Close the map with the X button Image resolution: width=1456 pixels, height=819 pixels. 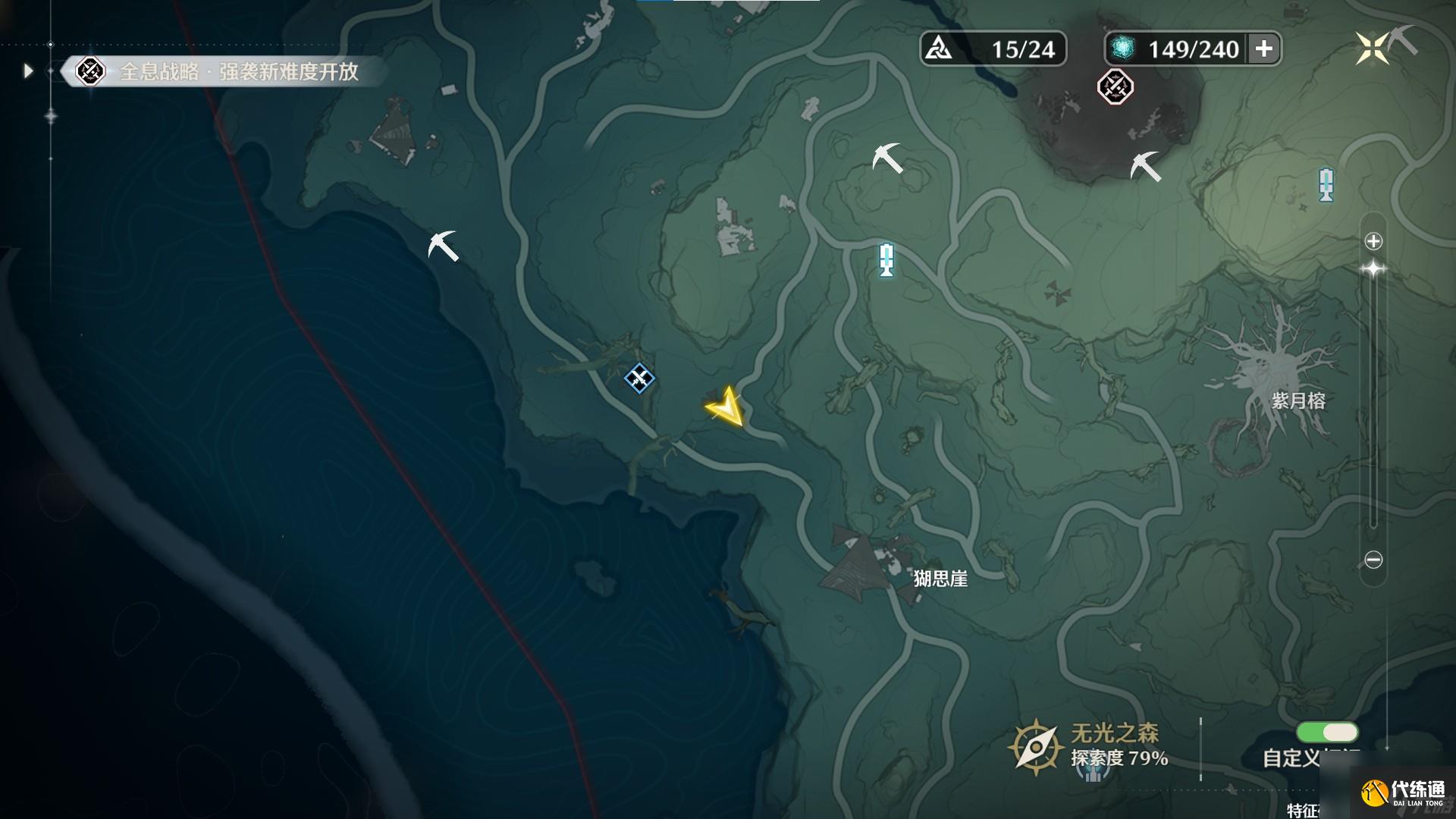(x=1372, y=49)
